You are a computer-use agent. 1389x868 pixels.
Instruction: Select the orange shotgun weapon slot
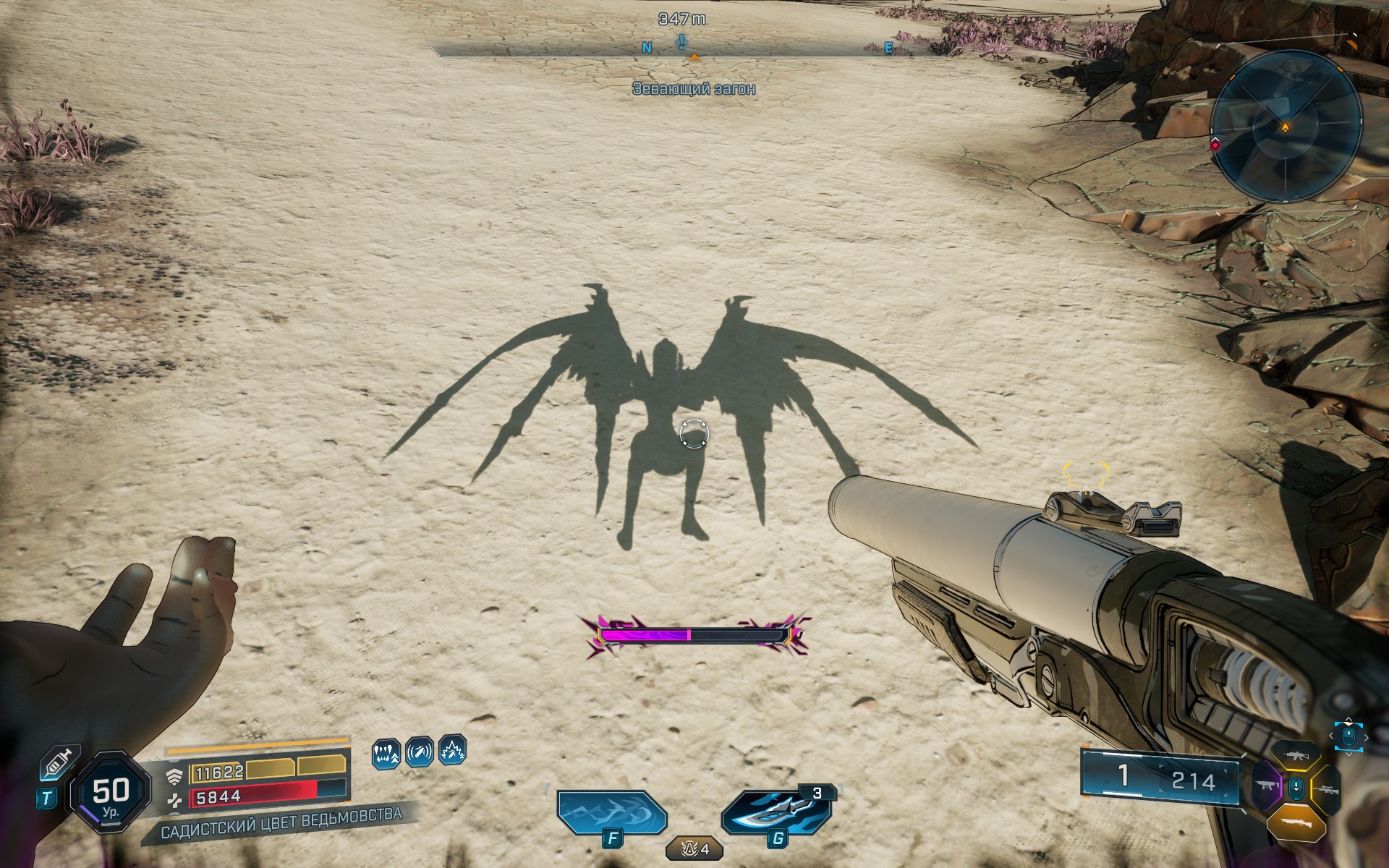(1296, 822)
